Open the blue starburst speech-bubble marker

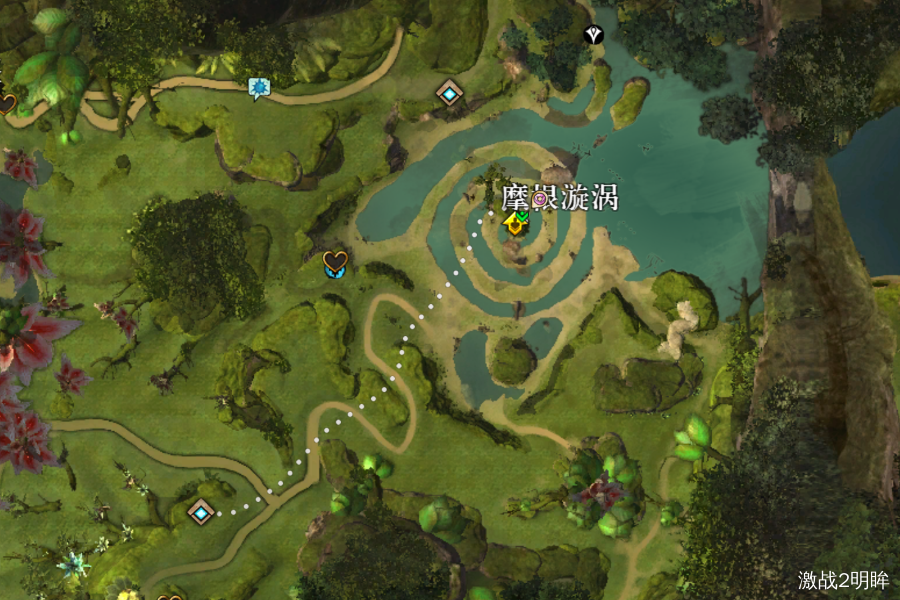pos(259,89)
